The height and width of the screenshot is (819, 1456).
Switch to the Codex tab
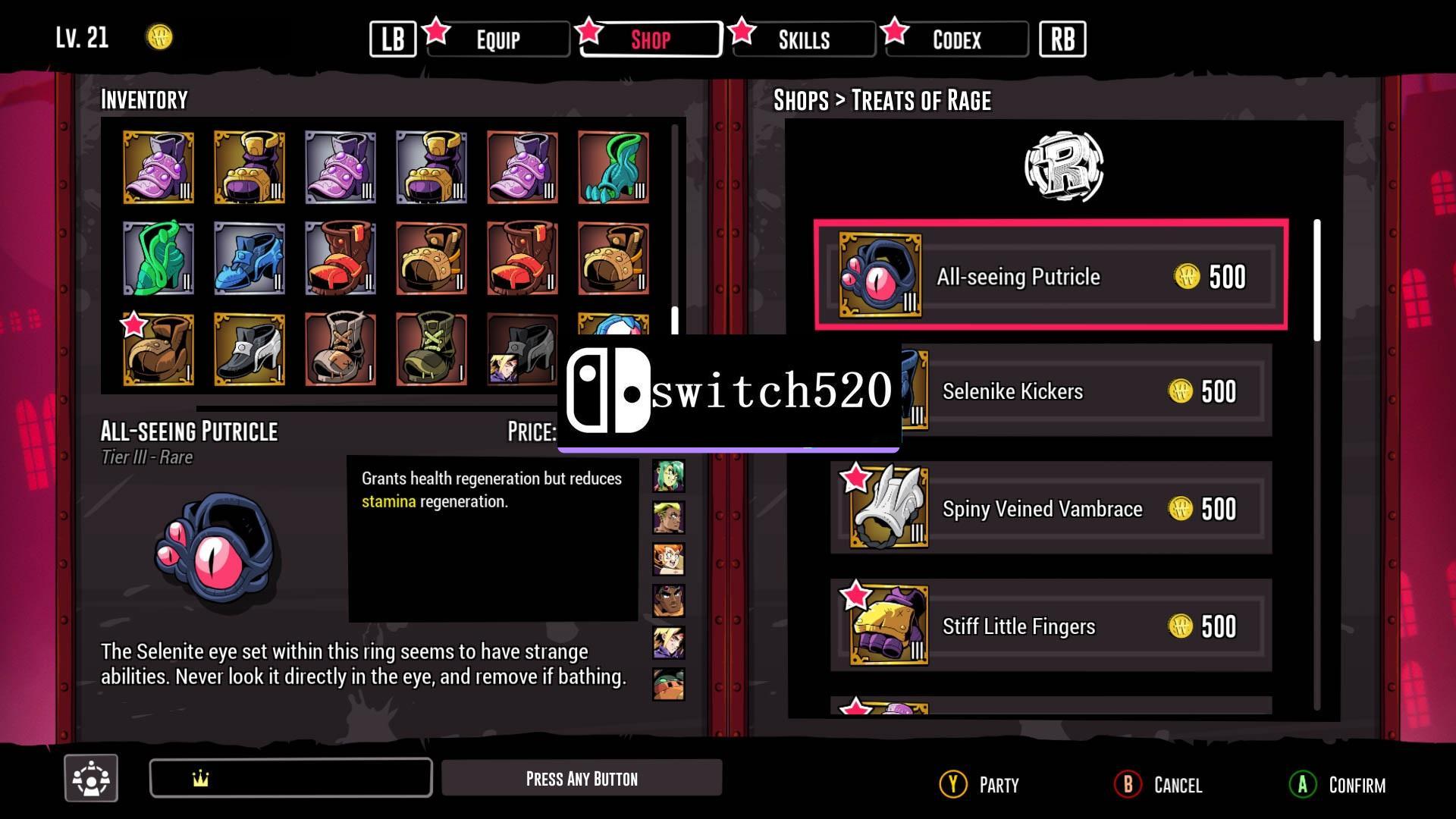[x=957, y=39]
